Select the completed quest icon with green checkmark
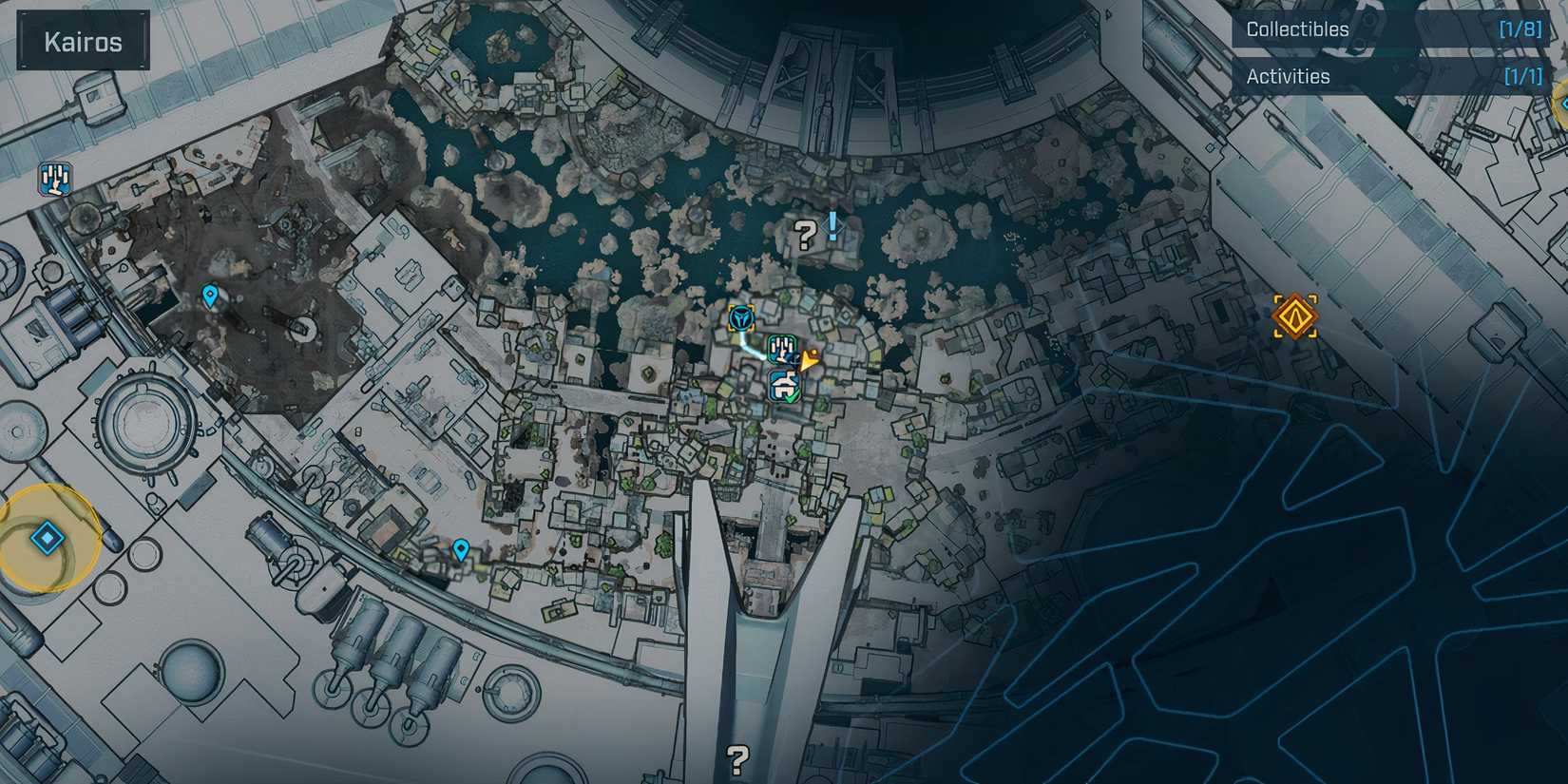1568x784 pixels. click(x=784, y=386)
